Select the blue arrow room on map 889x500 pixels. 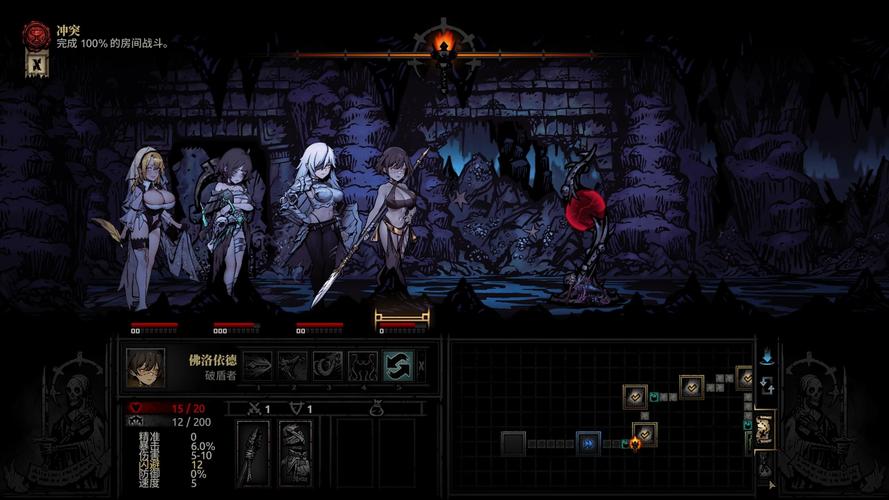coord(588,442)
